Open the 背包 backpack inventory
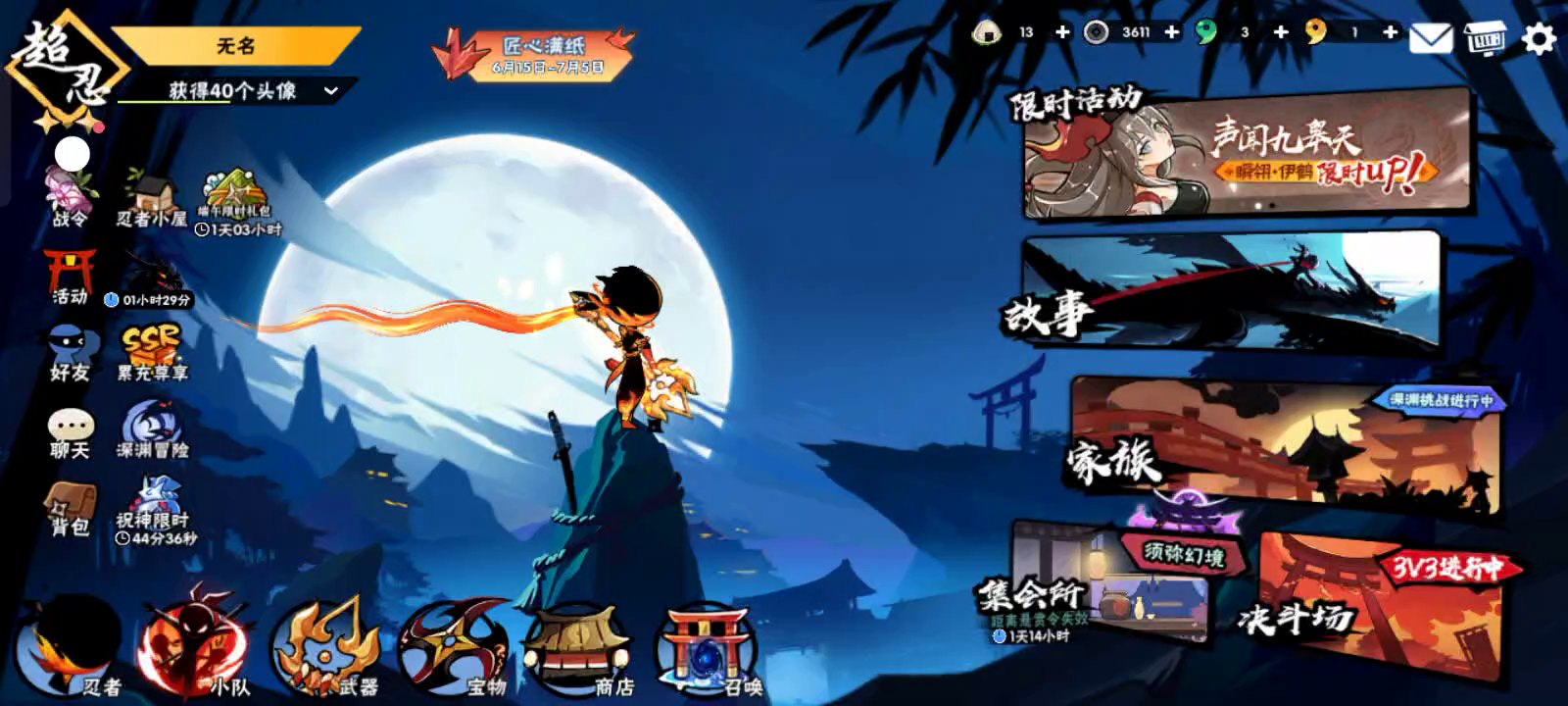The image size is (1568, 706). (71, 510)
